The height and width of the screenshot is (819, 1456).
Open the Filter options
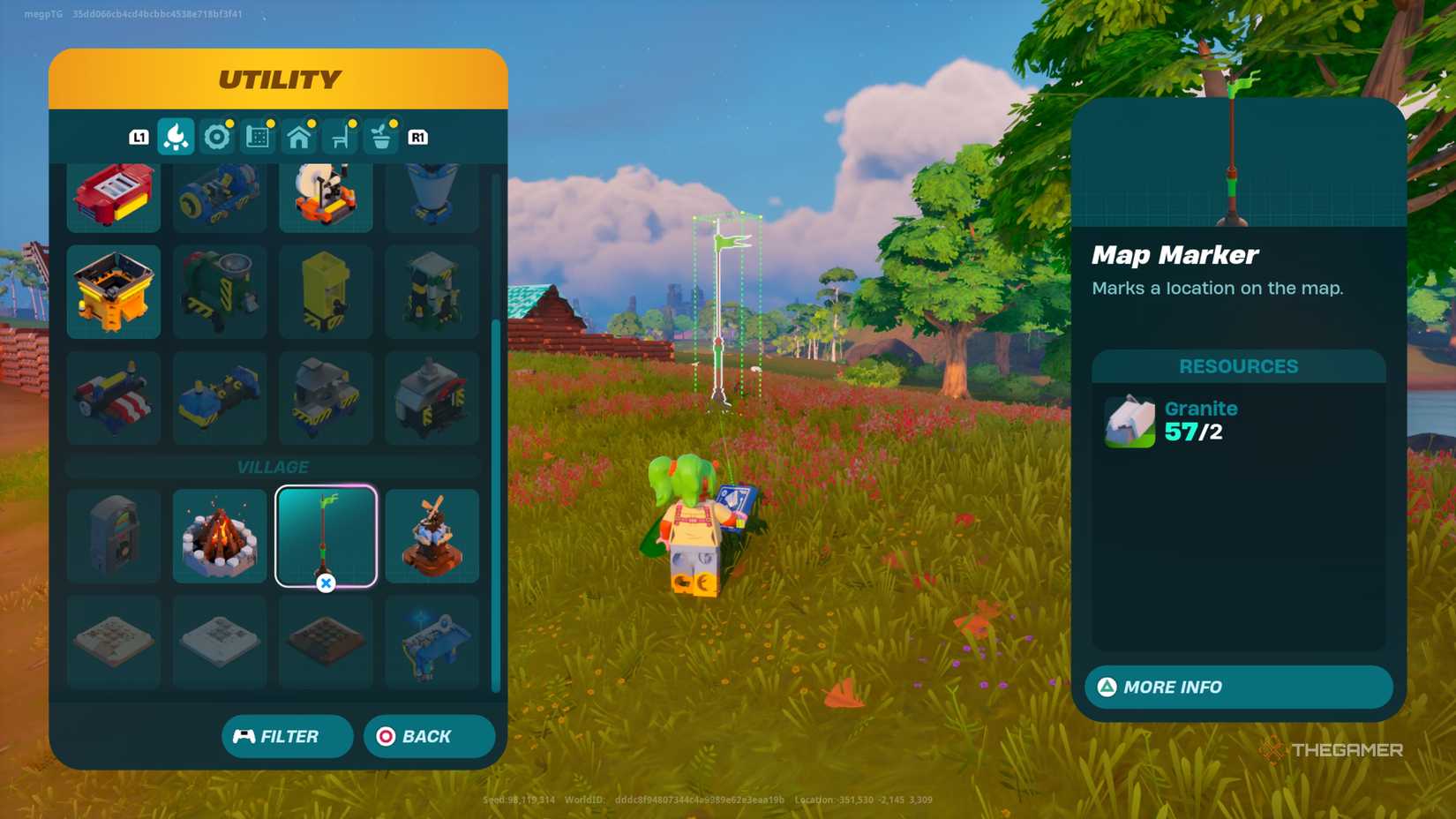point(286,735)
